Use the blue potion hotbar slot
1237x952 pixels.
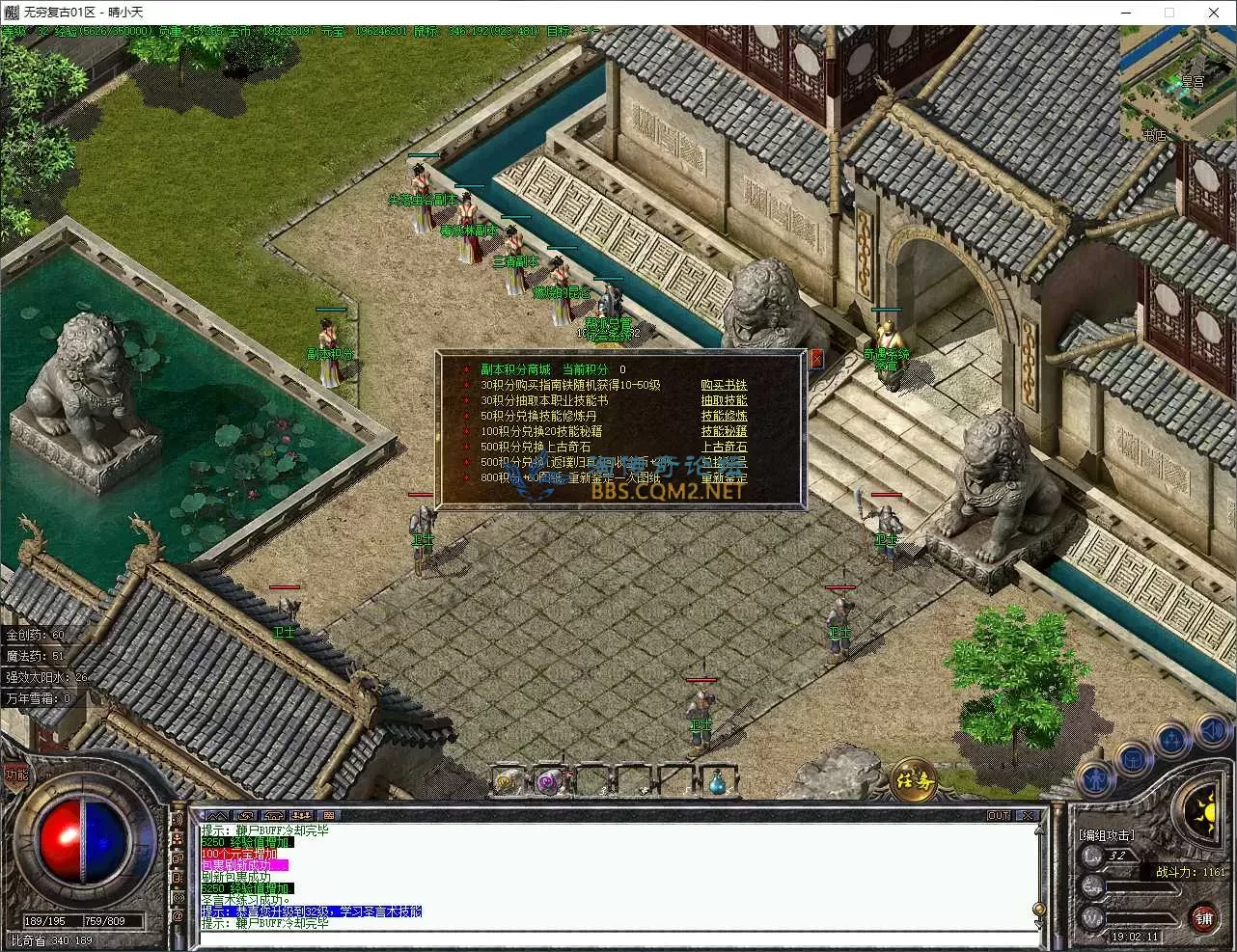tap(718, 781)
